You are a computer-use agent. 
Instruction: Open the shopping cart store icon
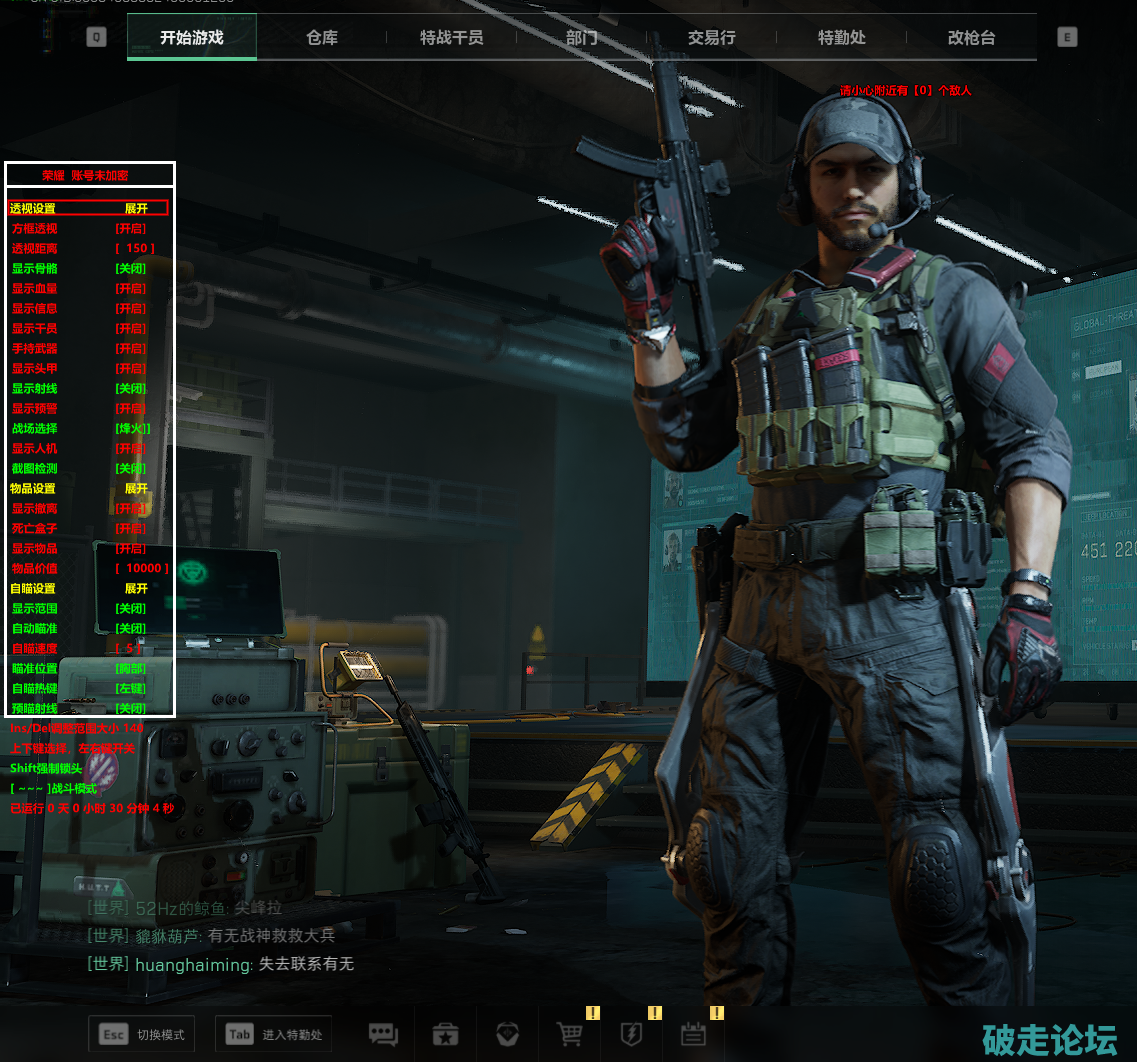click(569, 1034)
